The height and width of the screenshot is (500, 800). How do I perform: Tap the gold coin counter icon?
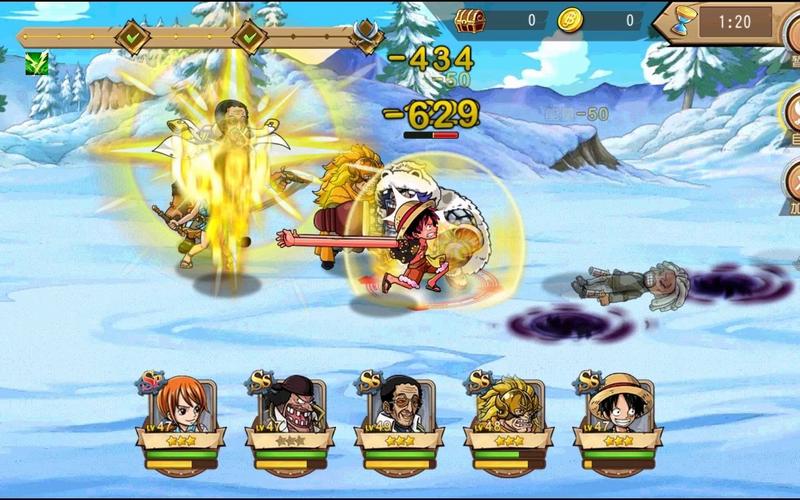click(x=570, y=19)
